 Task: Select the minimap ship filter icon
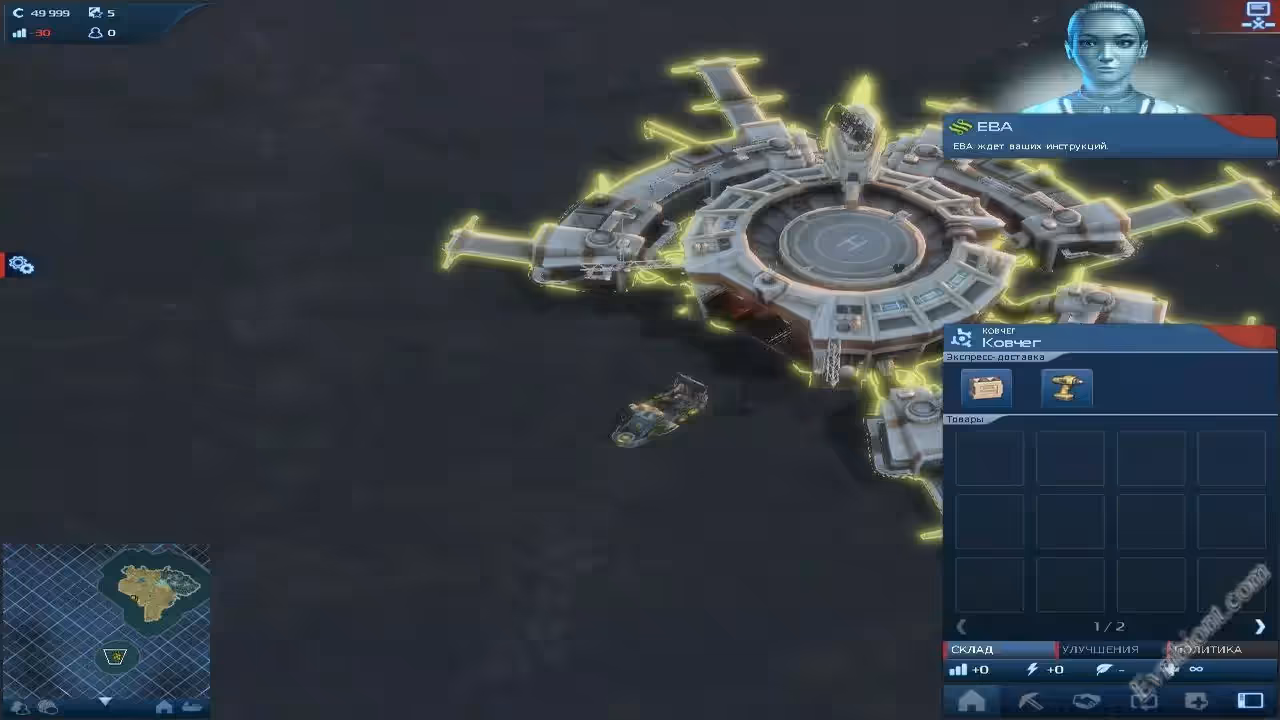pos(191,707)
